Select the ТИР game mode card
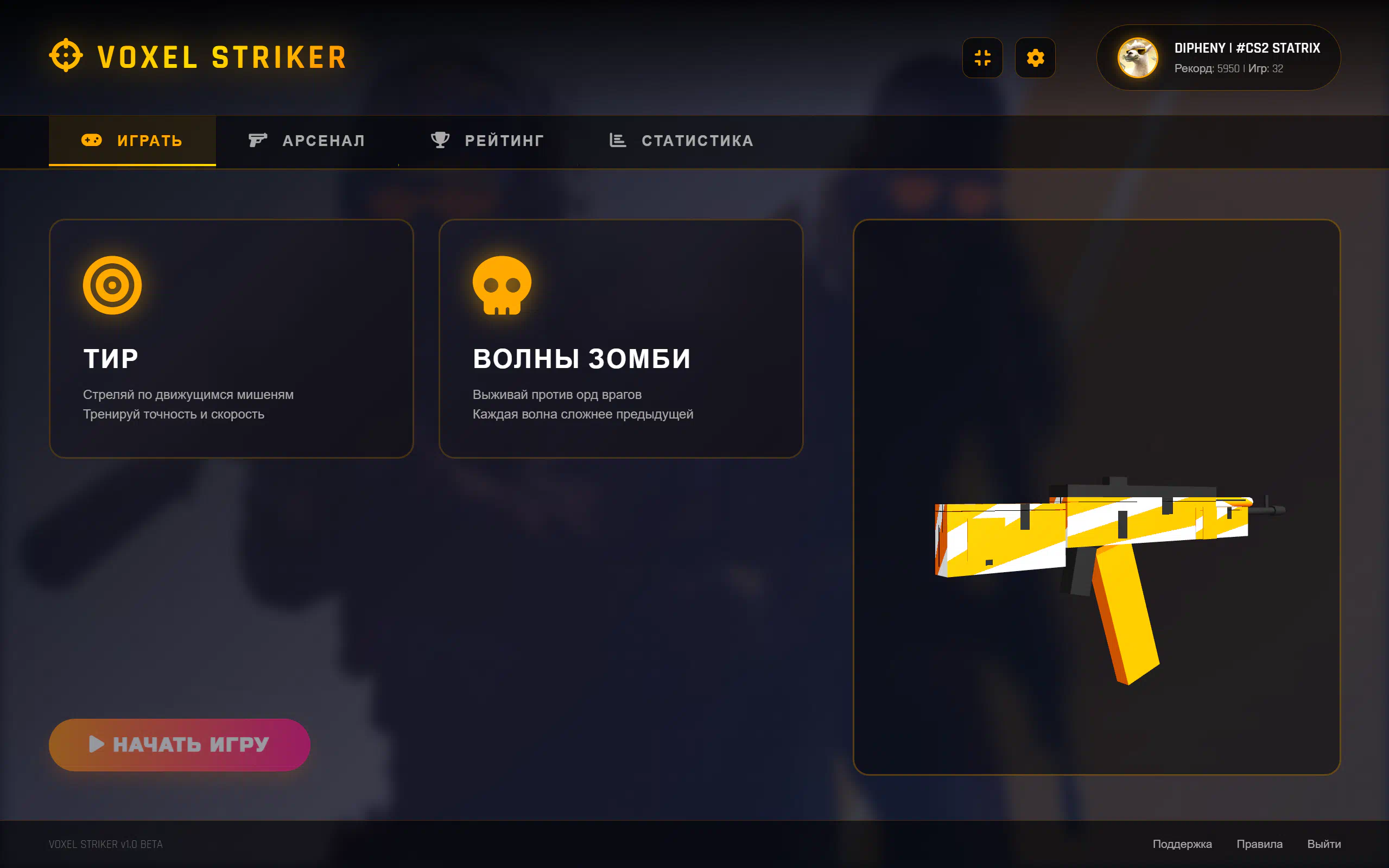The width and height of the screenshot is (1389, 868). 231,339
